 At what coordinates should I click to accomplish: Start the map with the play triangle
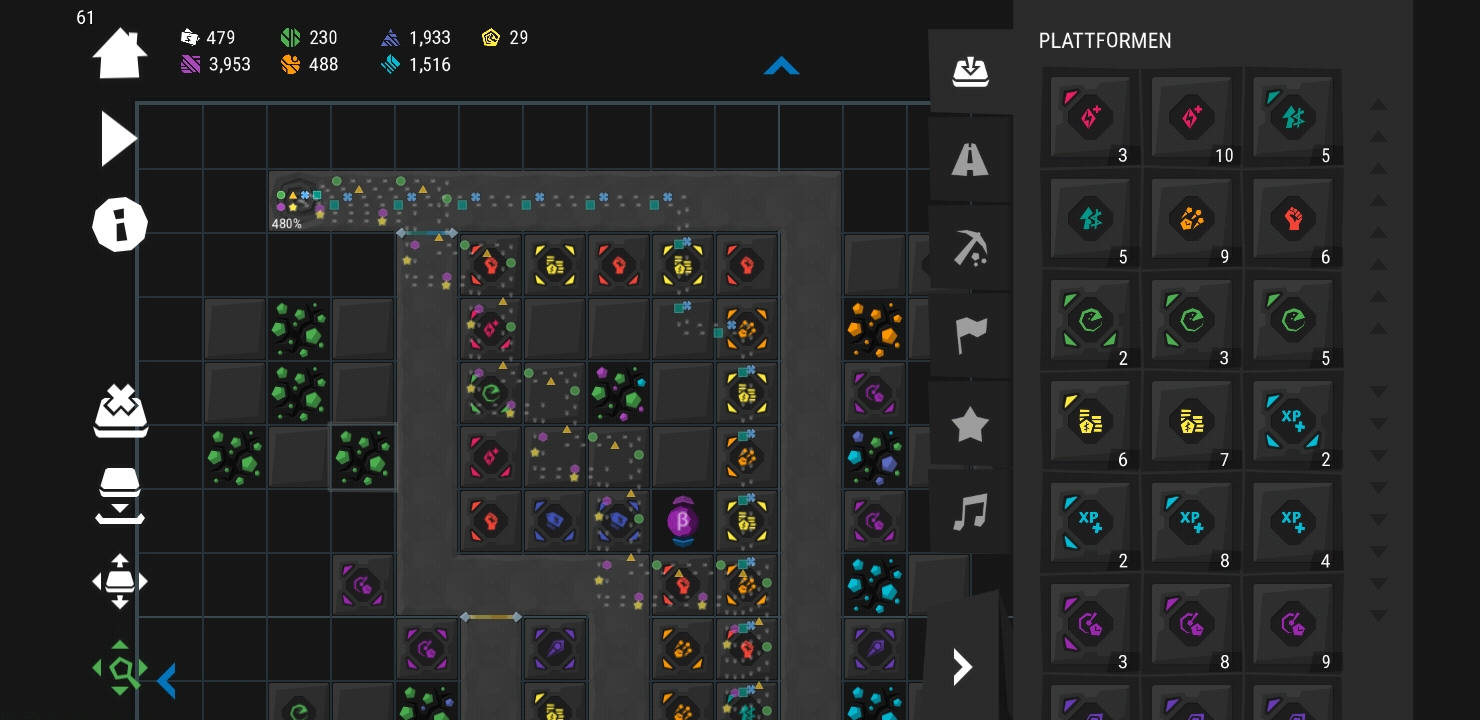(118, 139)
